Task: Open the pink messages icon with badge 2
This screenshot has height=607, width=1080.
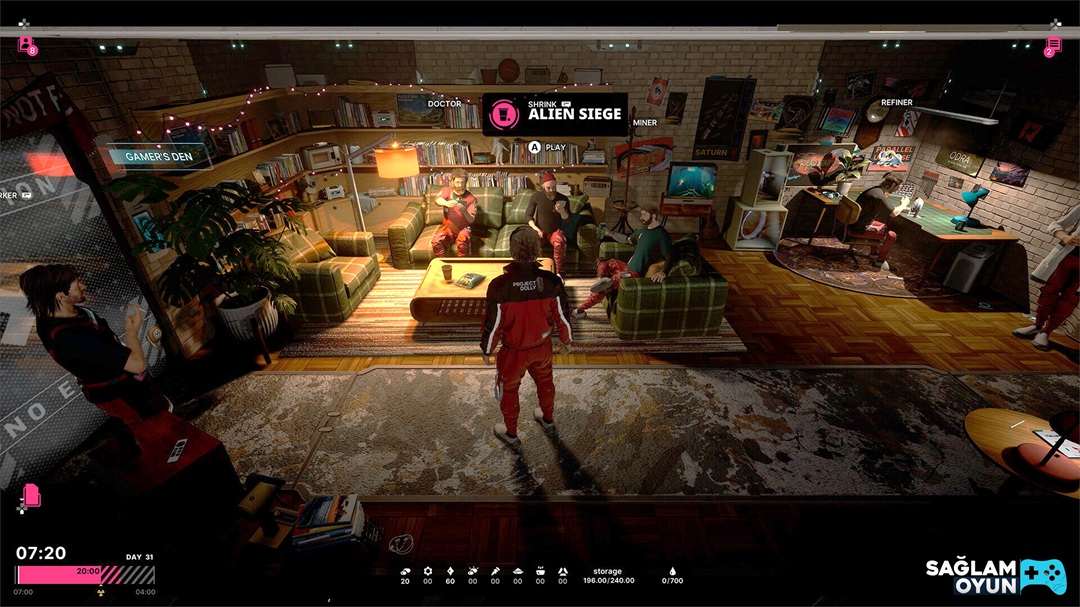Action: point(1052,46)
